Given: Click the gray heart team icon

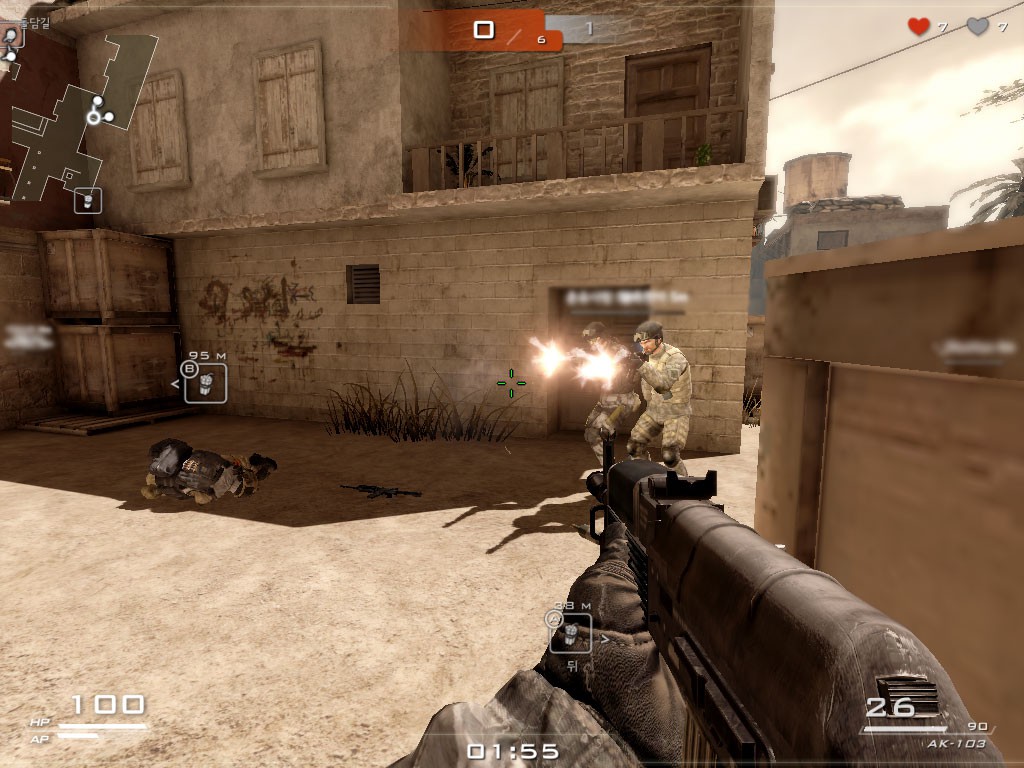Looking at the screenshot, I should tap(977, 27).
